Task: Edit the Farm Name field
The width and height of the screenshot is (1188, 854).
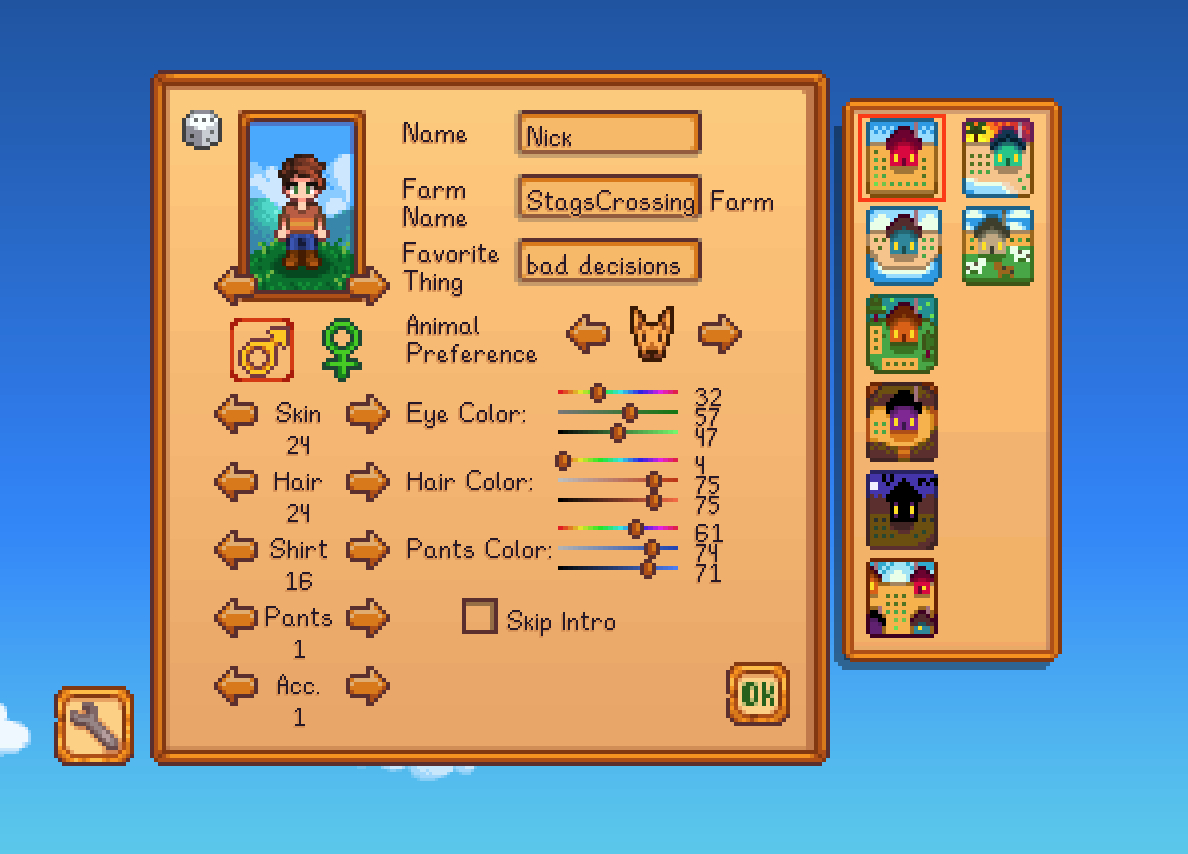Action: click(x=608, y=199)
